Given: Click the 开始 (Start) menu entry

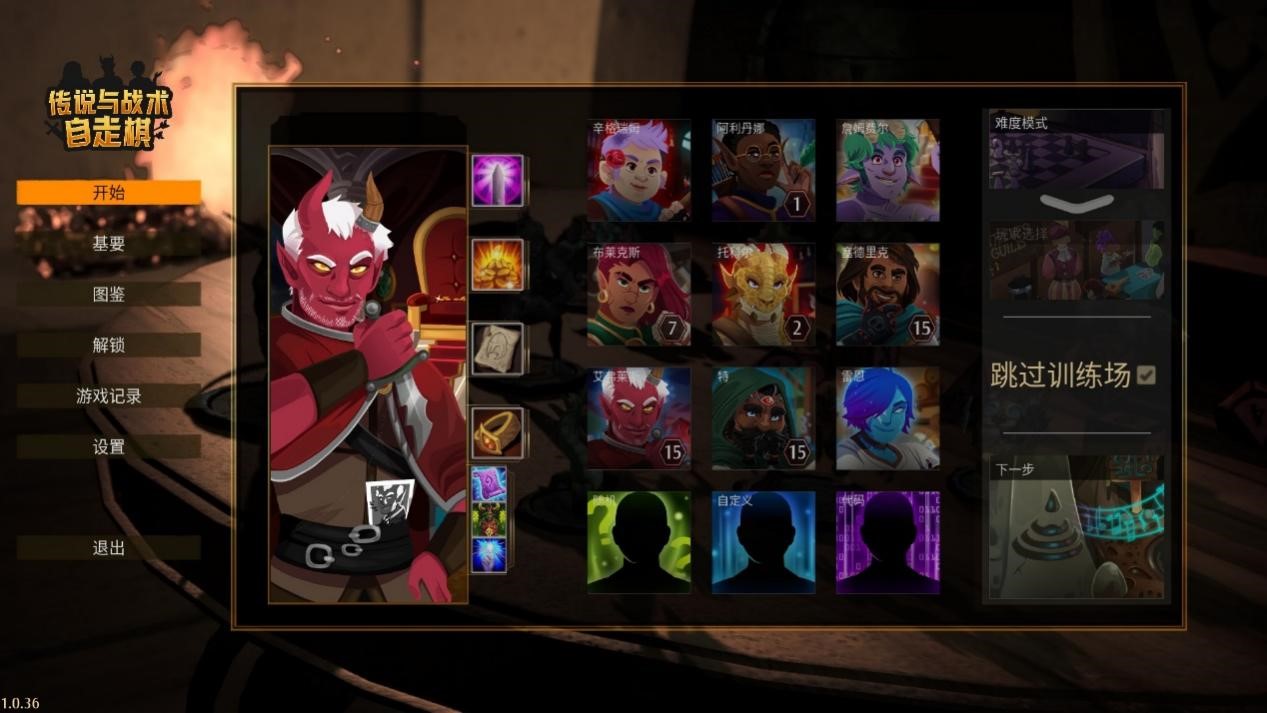Looking at the screenshot, I should pos(108,193).
